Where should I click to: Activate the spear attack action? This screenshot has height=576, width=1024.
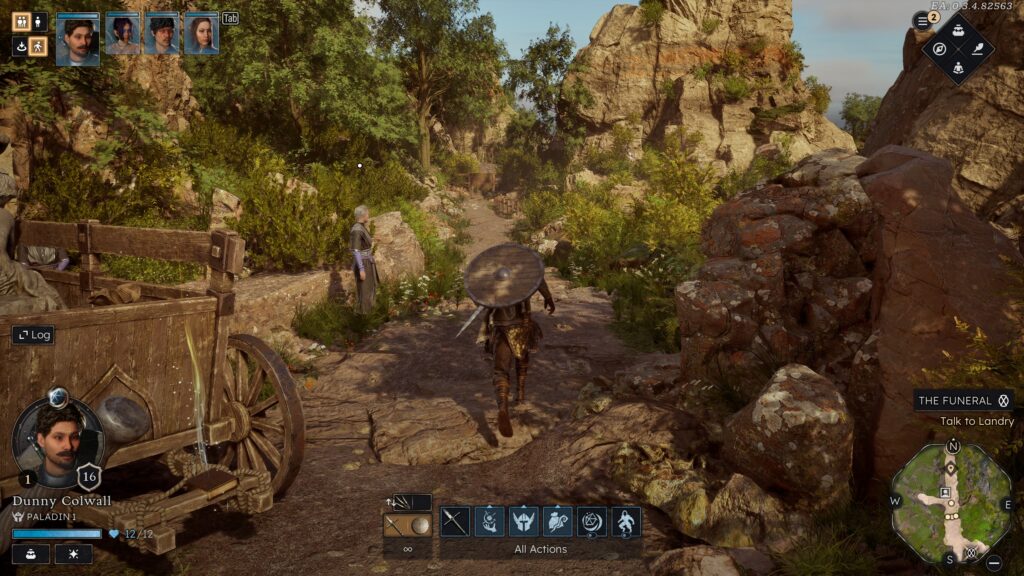(x=455, y=521)
